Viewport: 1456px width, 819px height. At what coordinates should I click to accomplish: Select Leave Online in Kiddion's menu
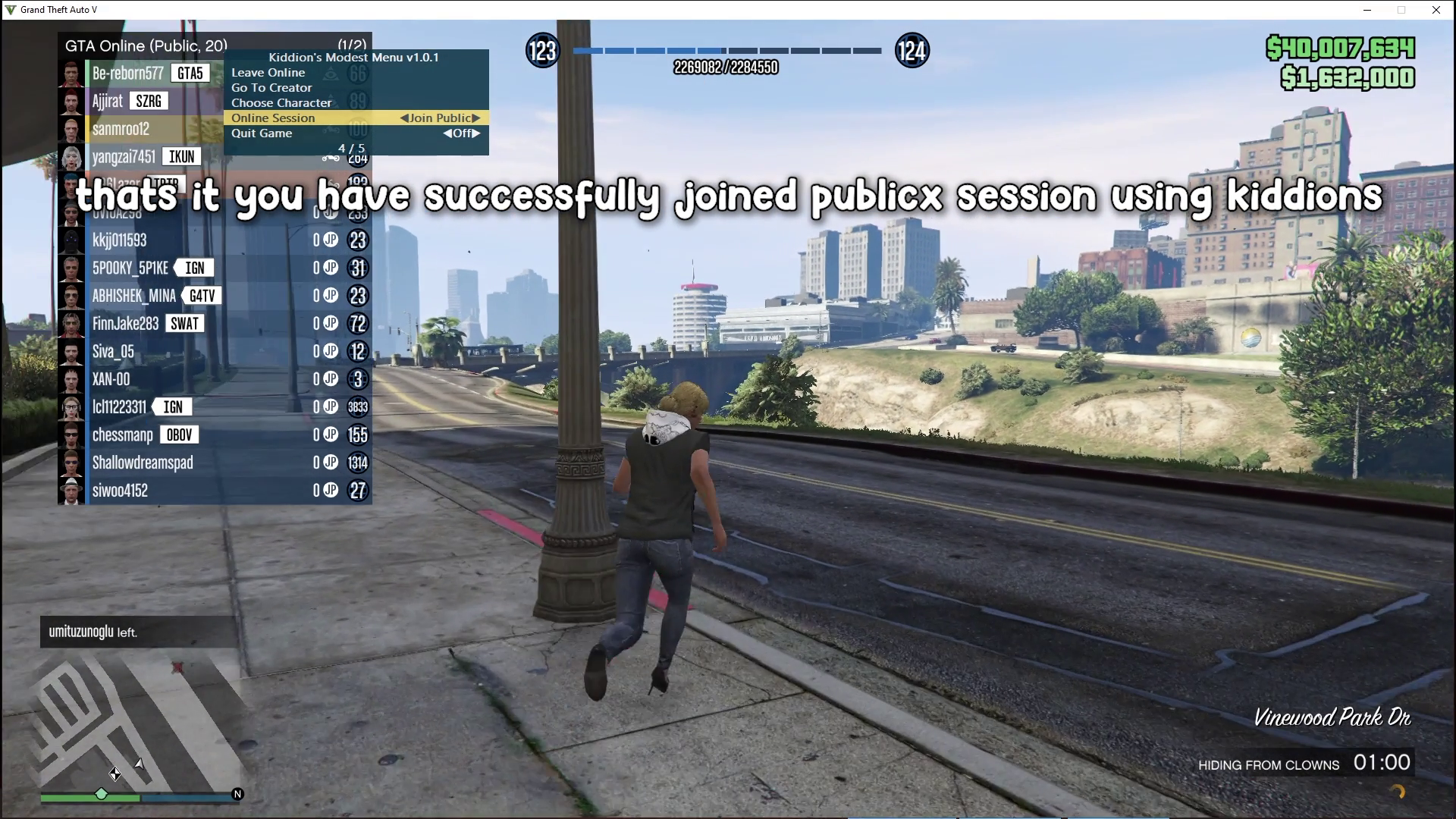click(268, 73)
